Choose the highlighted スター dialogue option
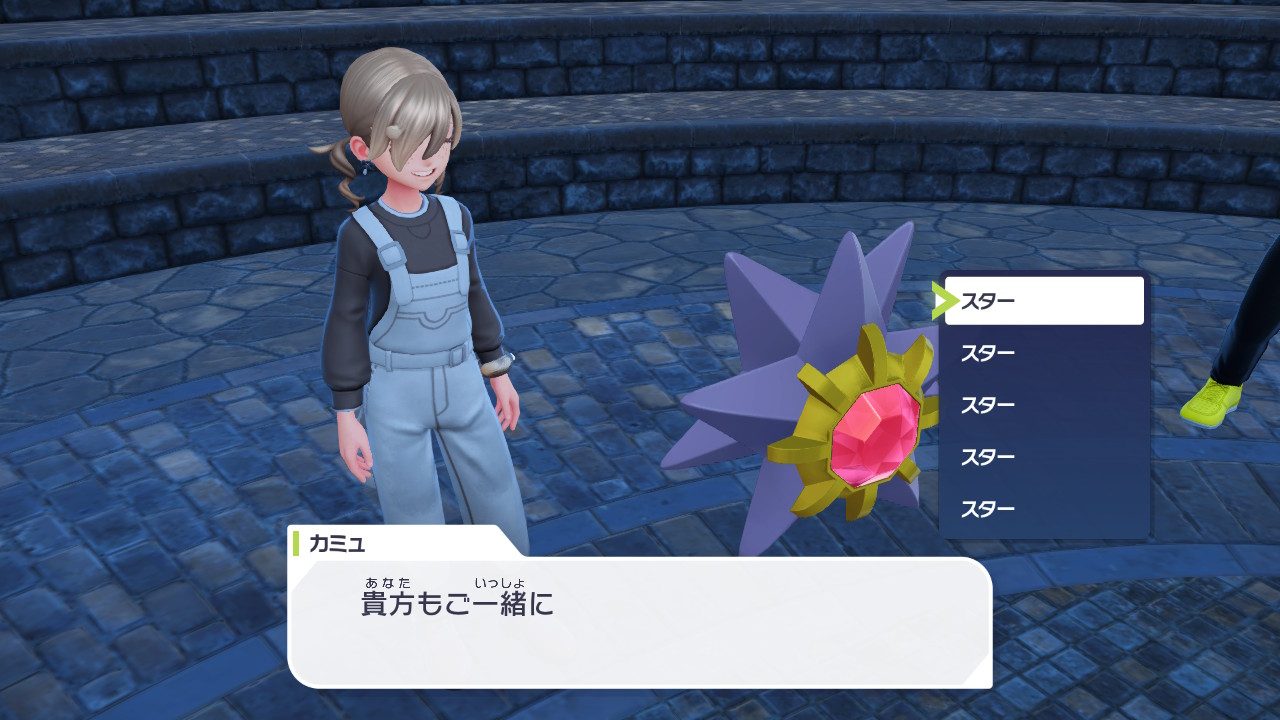Viewport: 1280px width, 720px height. pos(1043,301)
